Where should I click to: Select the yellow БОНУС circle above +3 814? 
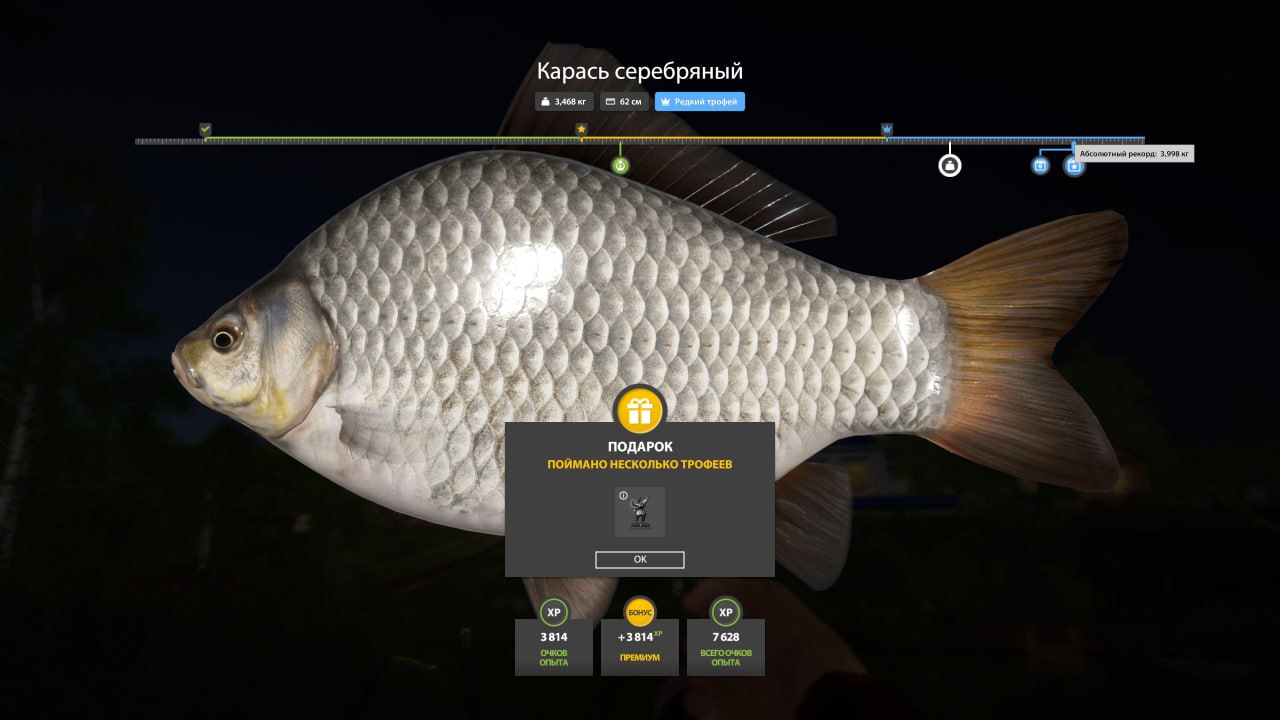(639, 612)
